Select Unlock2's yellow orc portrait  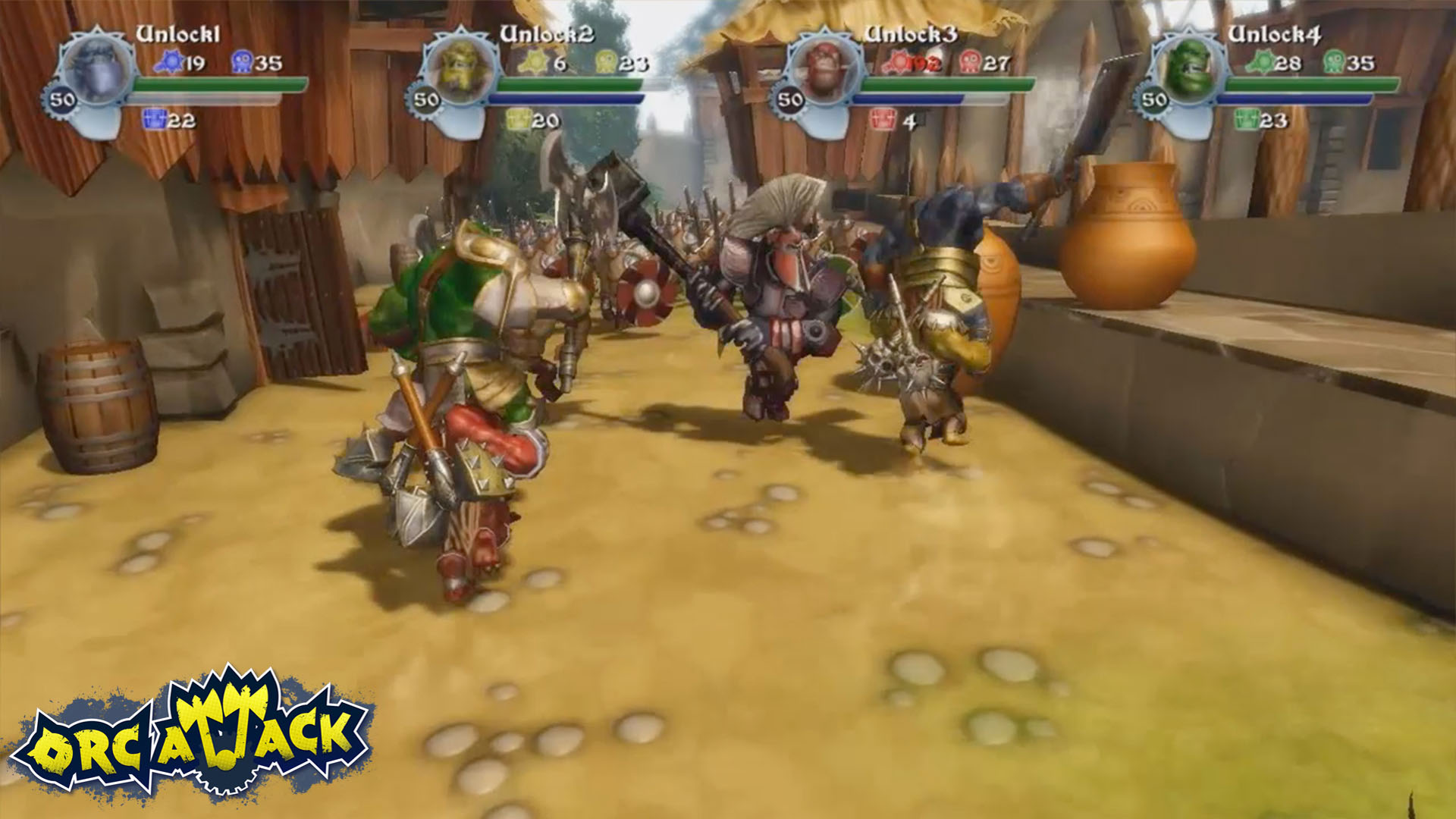pyautogui.click(x=459, y=68)
